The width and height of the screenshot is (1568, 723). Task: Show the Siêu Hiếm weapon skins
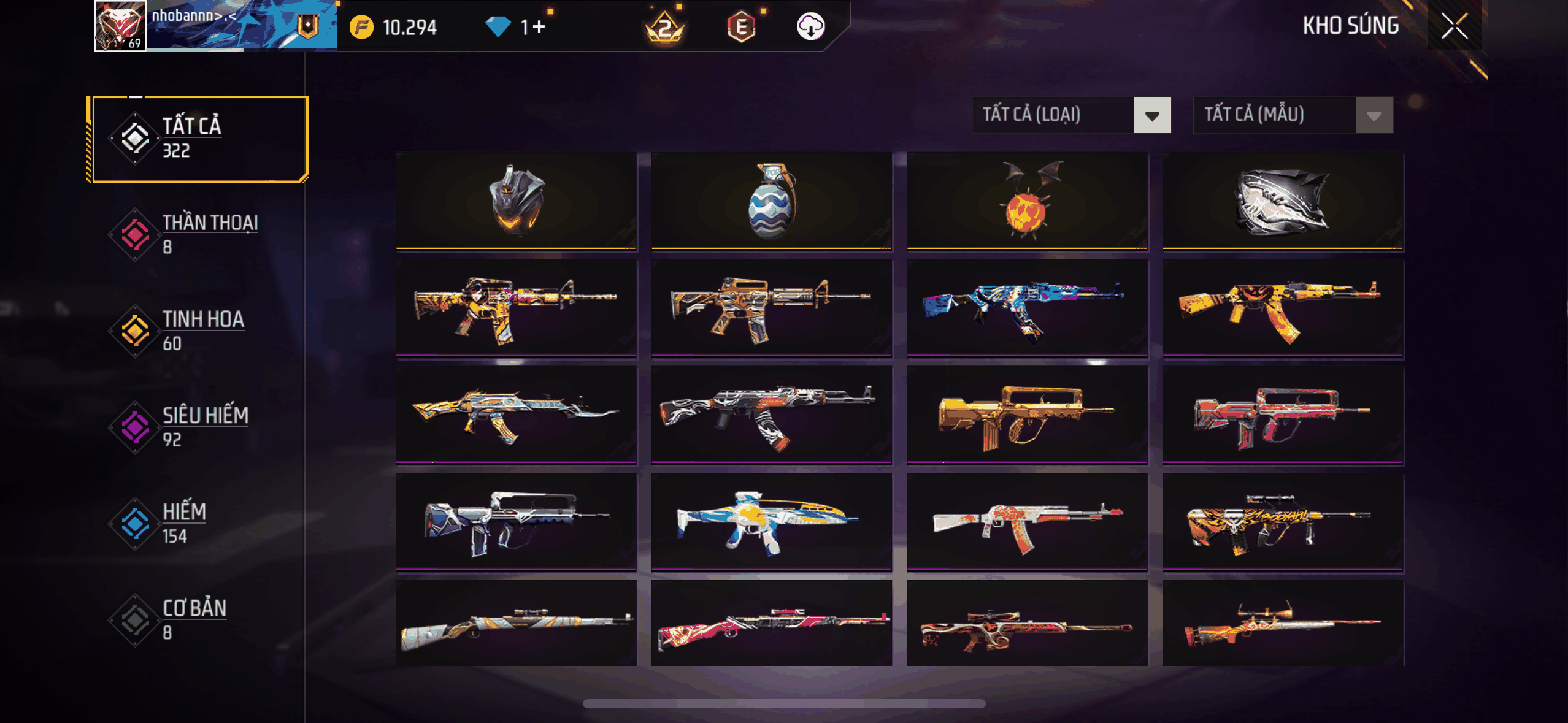198,427
